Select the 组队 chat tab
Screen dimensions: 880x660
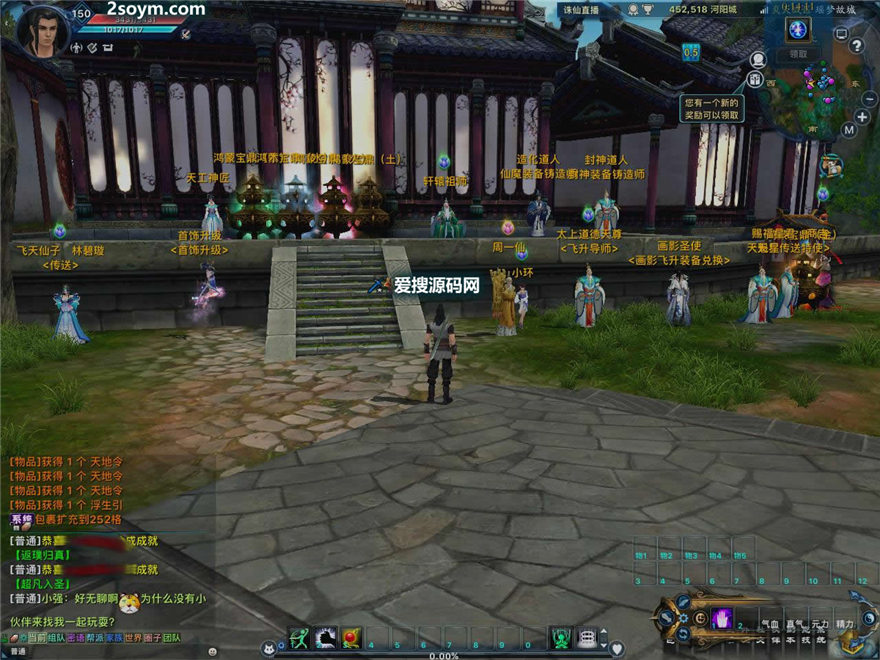56,638
